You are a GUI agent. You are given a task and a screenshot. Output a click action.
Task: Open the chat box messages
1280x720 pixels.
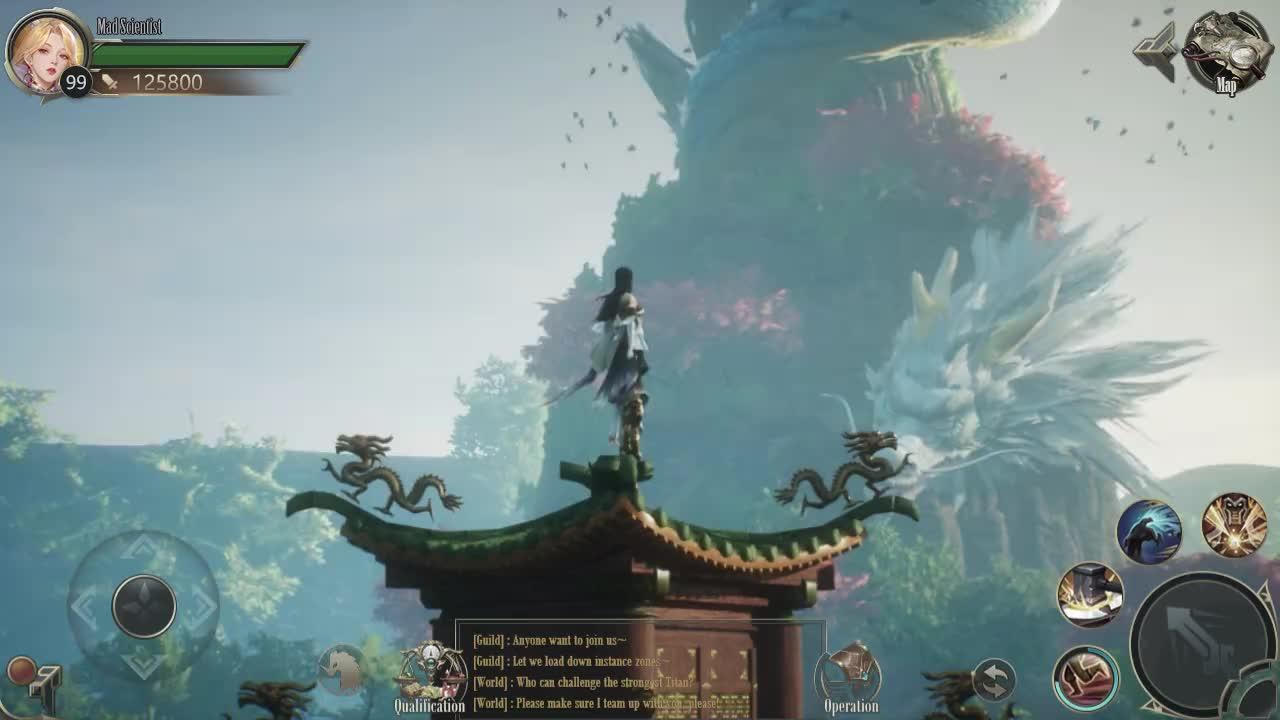[x=640, y=671]
